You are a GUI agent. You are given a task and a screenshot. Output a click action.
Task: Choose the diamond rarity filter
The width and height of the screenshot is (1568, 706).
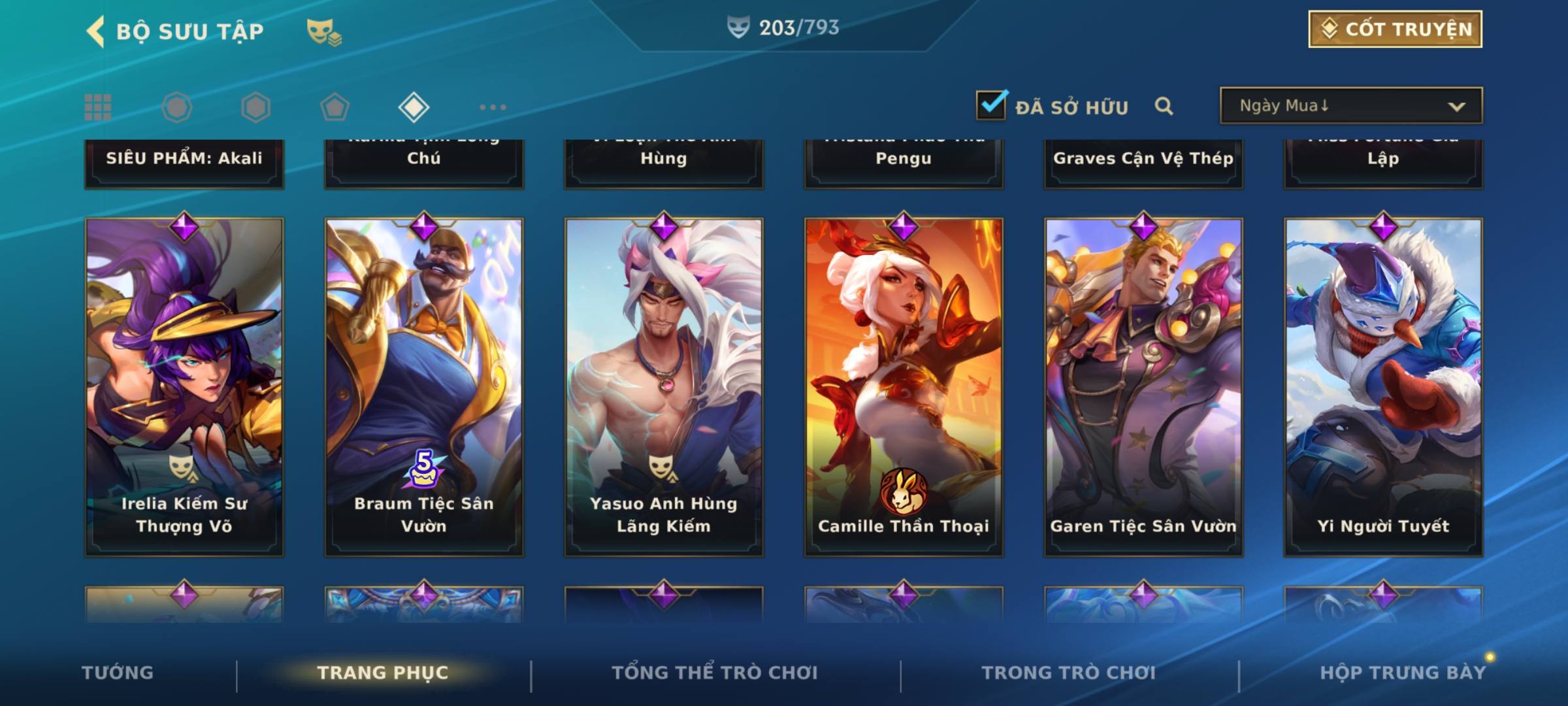(x=414, y=107)
